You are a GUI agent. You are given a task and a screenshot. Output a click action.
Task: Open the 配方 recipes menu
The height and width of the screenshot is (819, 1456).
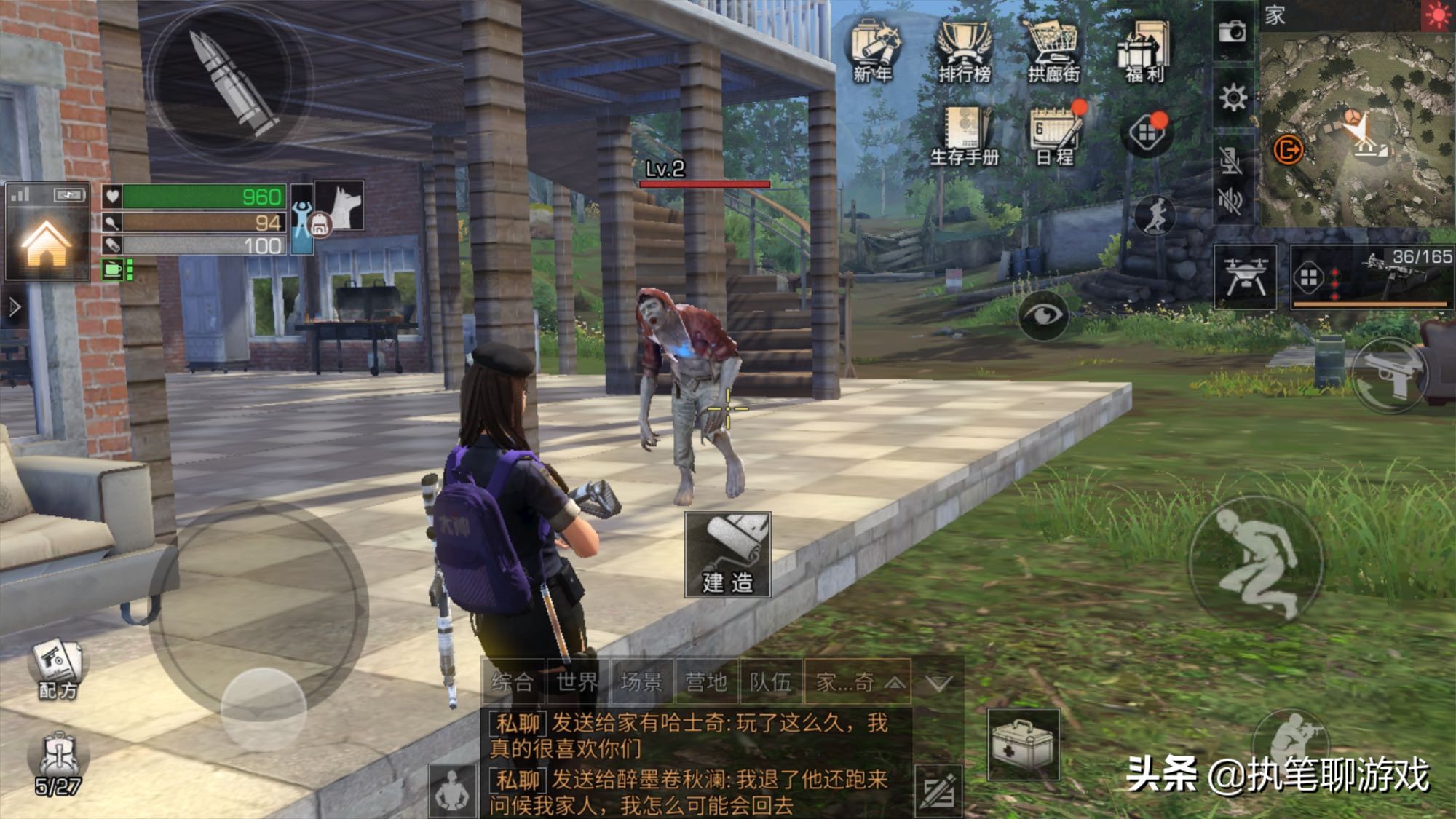(58, 670)
